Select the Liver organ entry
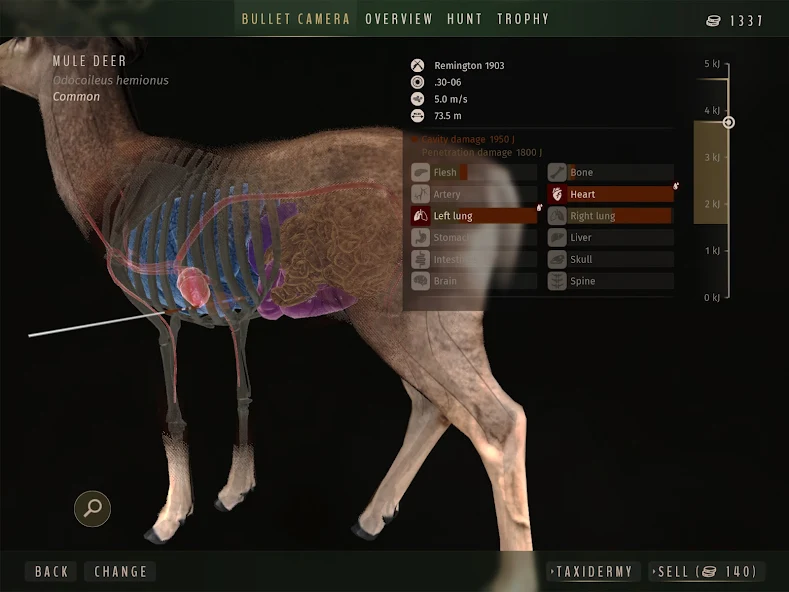 click(x=610, y=238)
